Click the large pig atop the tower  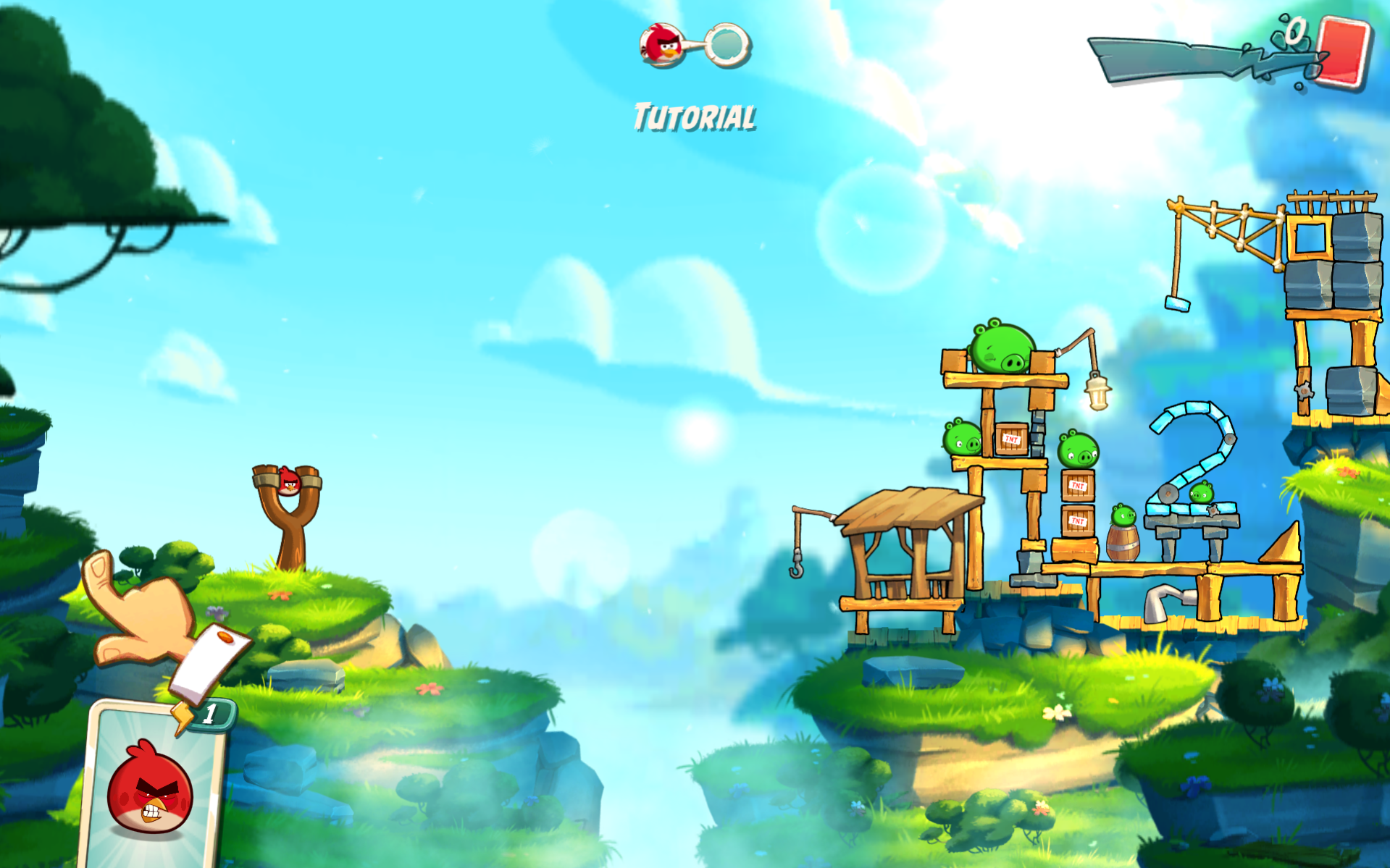1000,346
